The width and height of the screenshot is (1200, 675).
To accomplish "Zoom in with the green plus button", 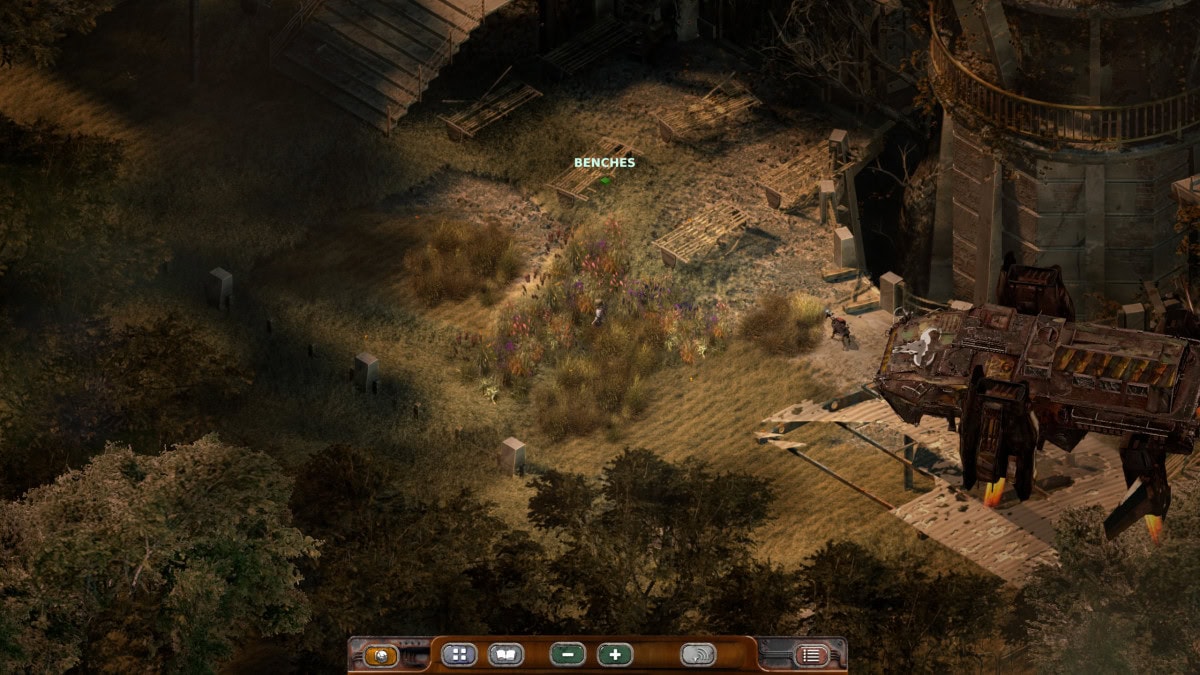I will (615, 655).
